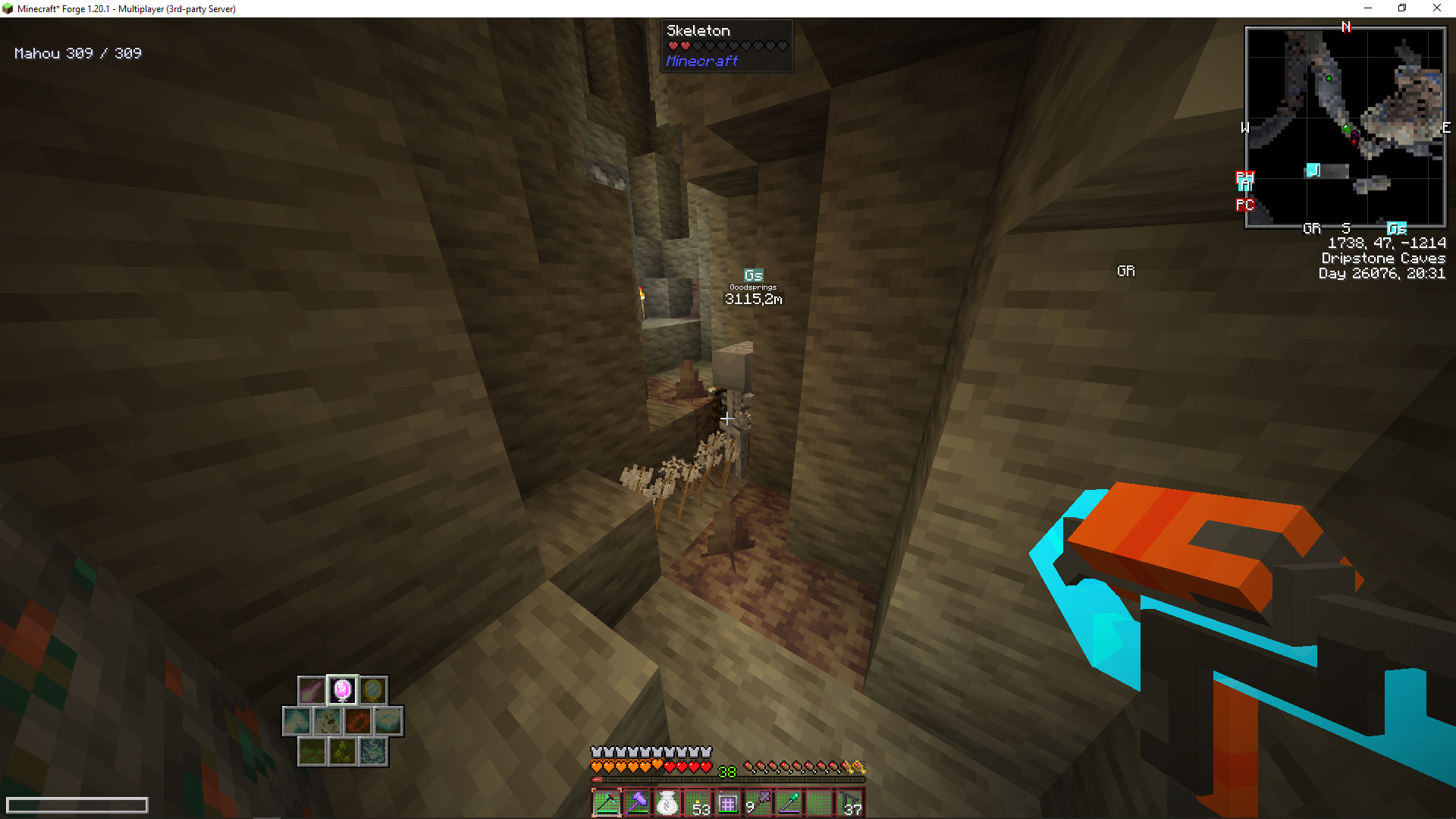Image resolution: width=1456 pixels, height=819 pixels.
Task: Select the Gs Goodsprings waypoint on minimap edge
Action: [x=1397, y=228]
